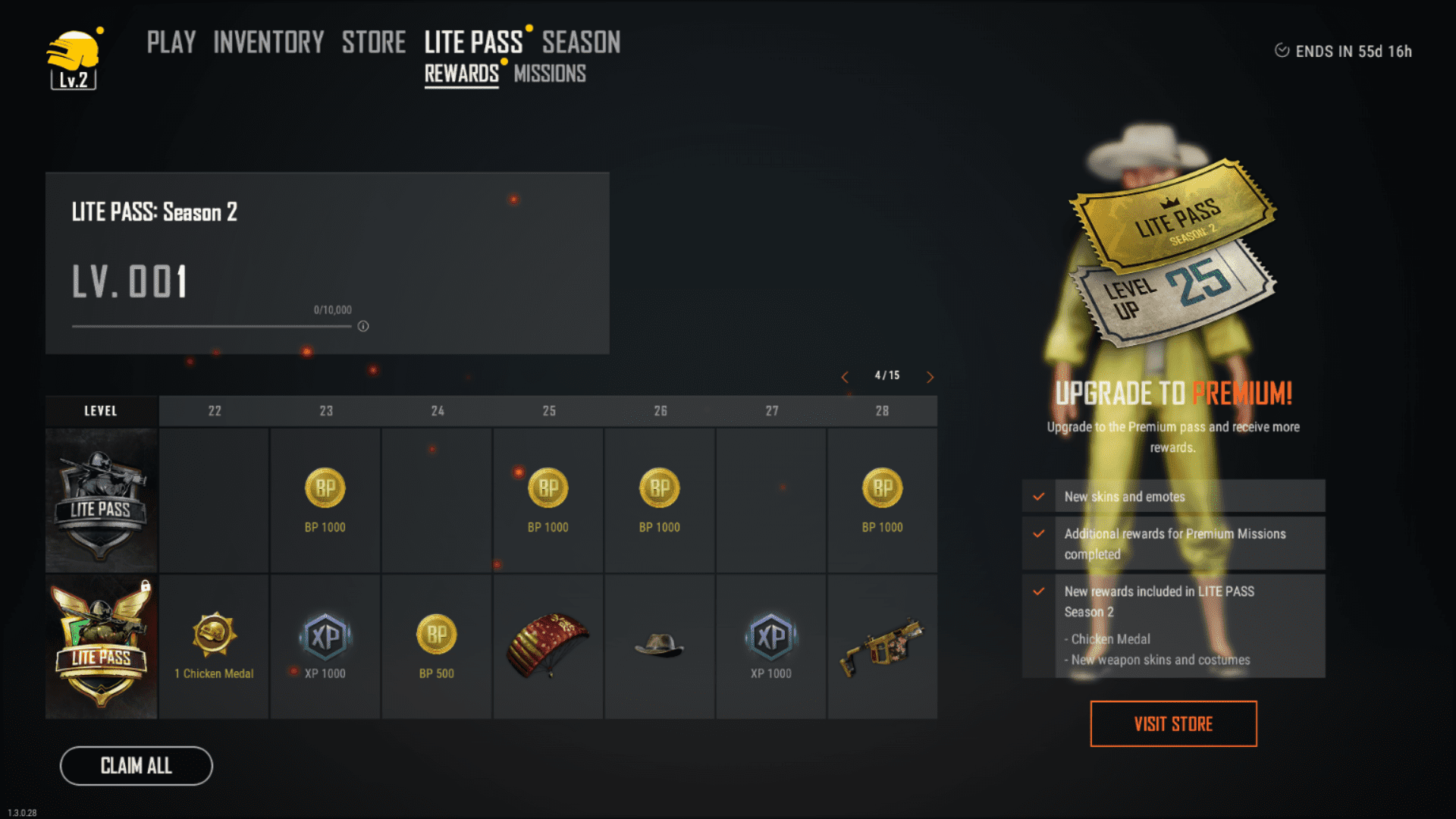The image size is (1456, 819).
Task: Select the level 23 BP 1000 reward
Action: (325, 499)
